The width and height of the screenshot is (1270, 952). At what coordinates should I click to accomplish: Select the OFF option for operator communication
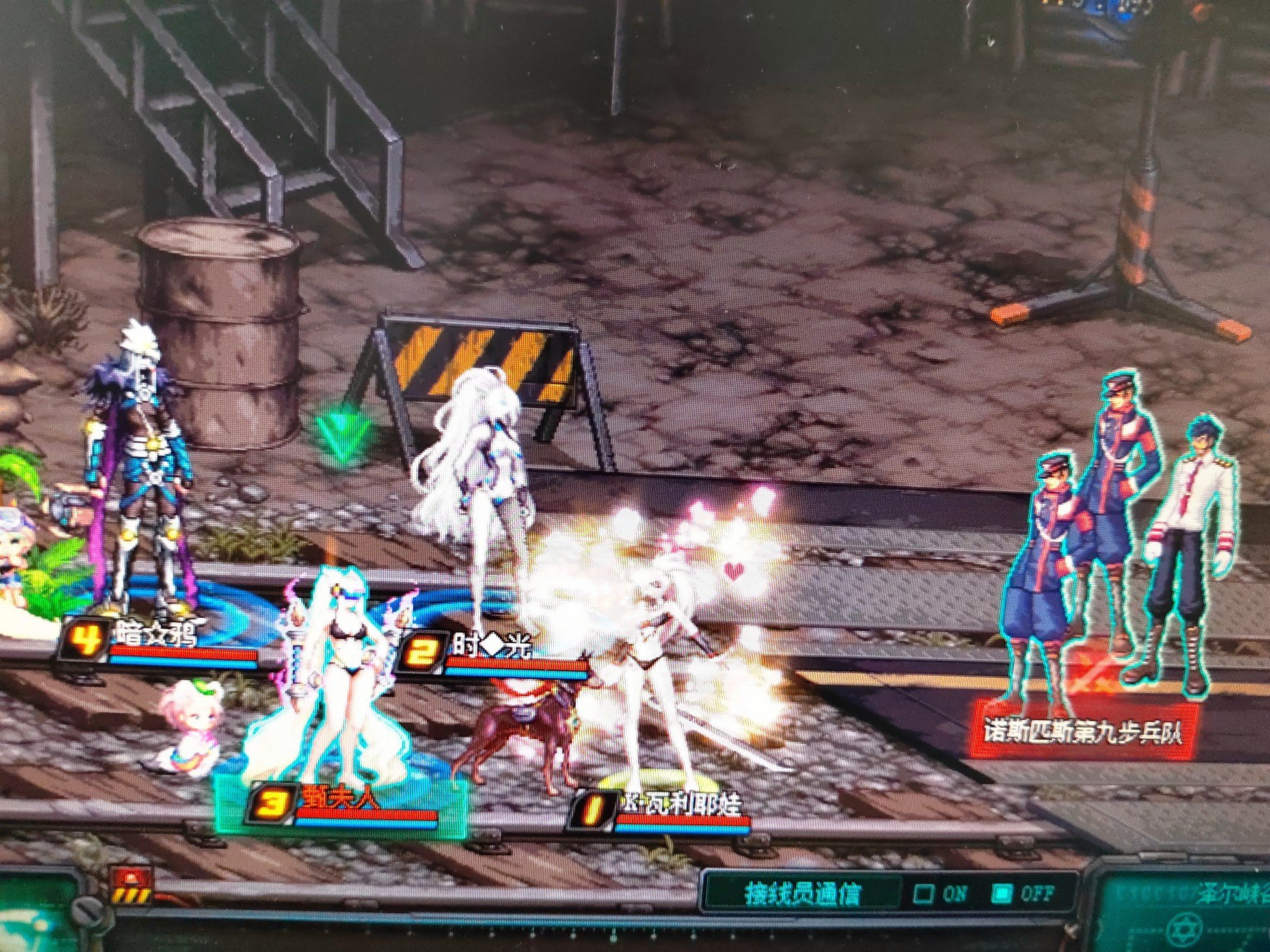pos(1003,894)
